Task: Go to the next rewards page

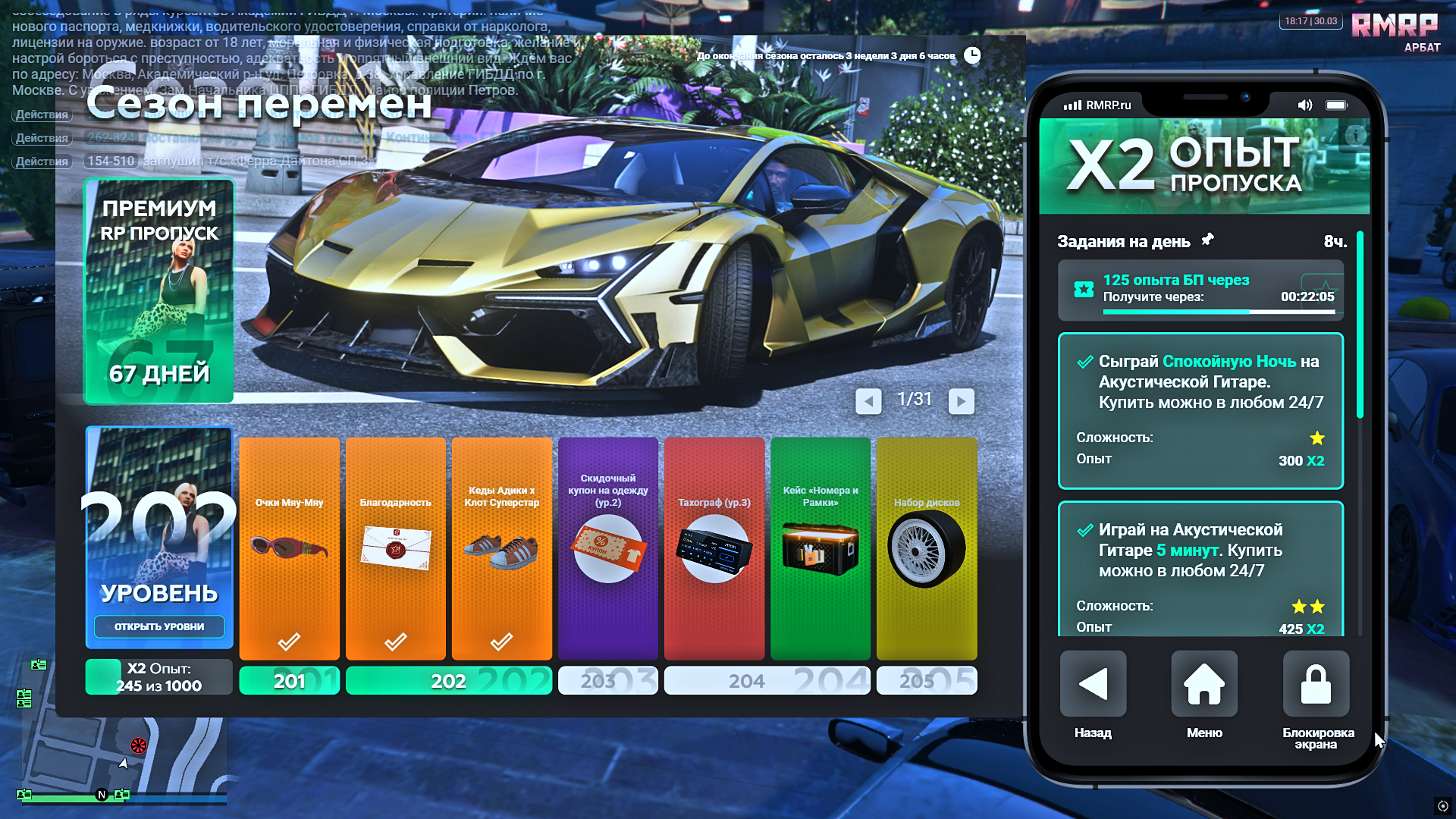Action: (x=961, y=400)
